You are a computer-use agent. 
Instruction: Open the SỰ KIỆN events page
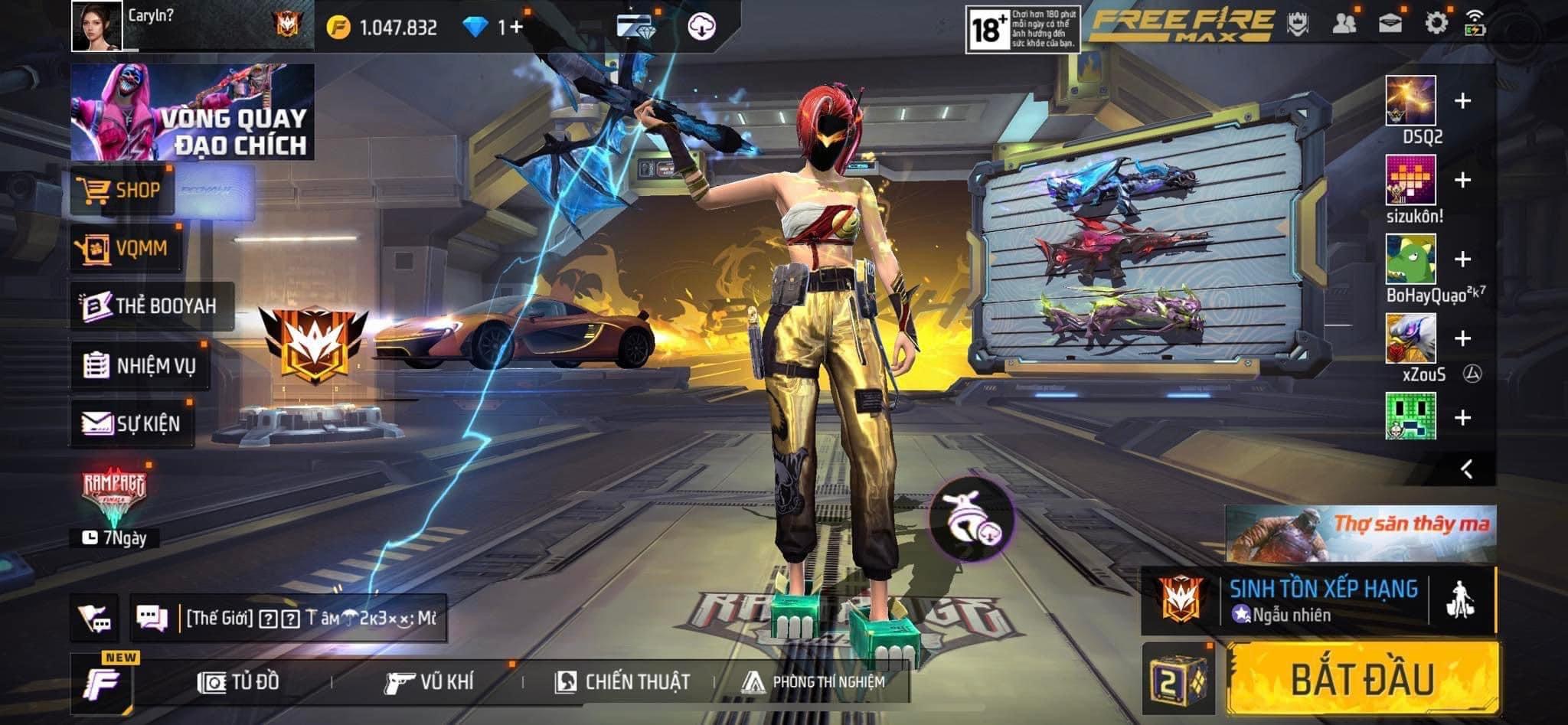132,423
